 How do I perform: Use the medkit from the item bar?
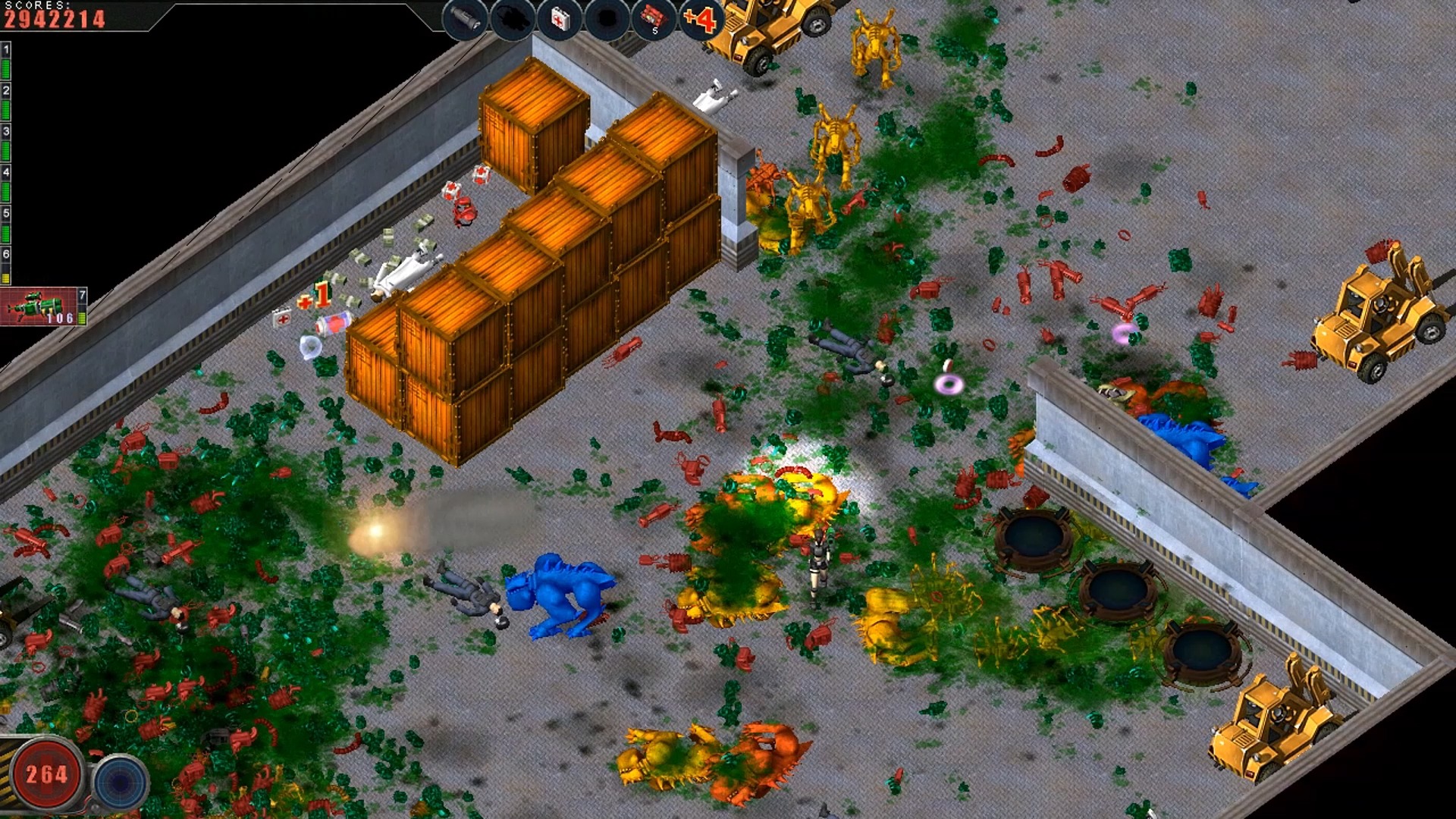pos(559,19)
